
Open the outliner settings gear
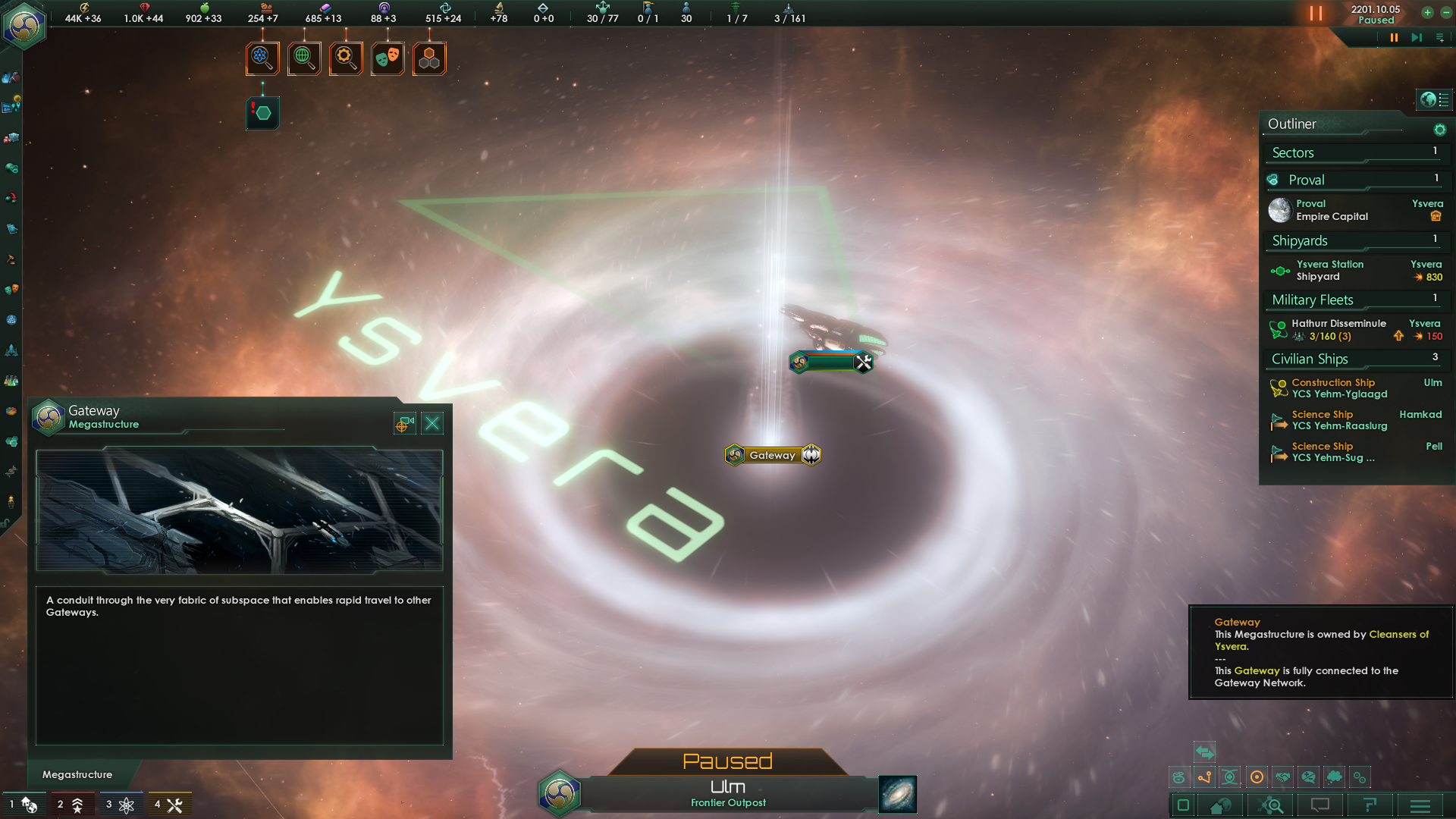[x=1439, y=130]
